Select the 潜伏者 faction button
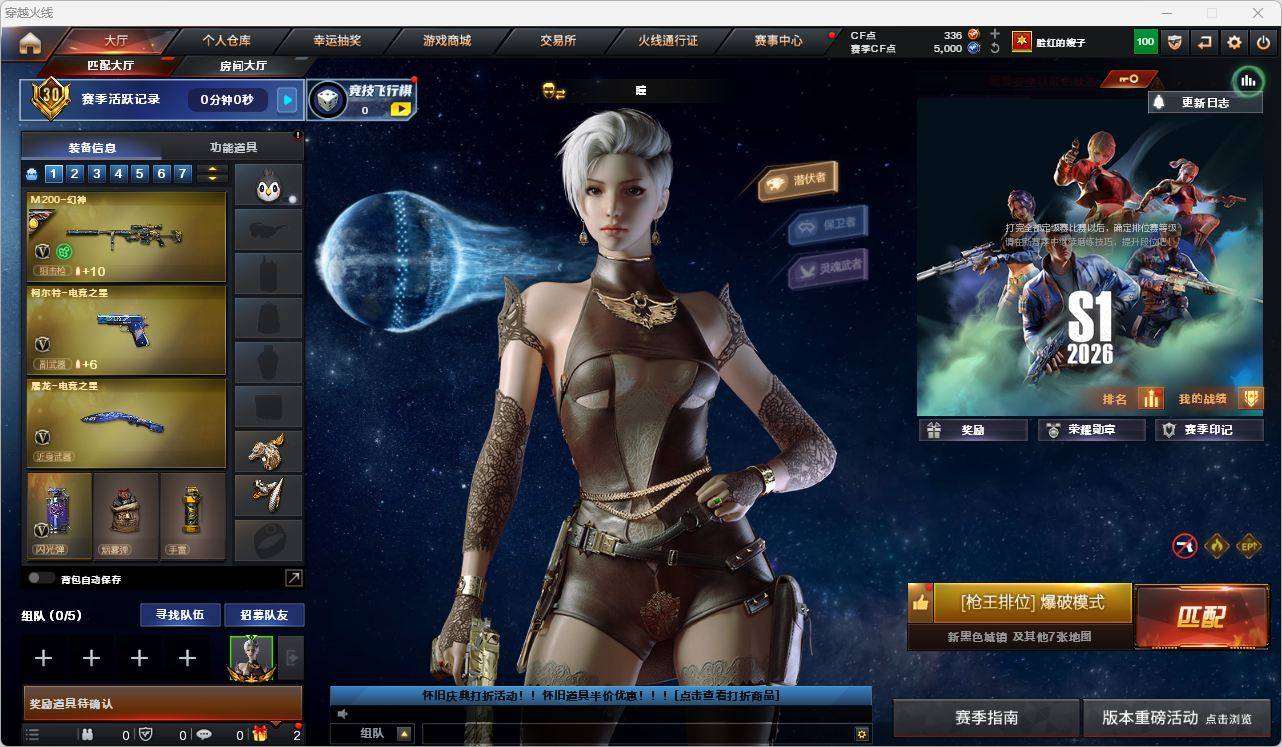The width and height of the screenshot is (1282, 747). (x=799, y=180)
